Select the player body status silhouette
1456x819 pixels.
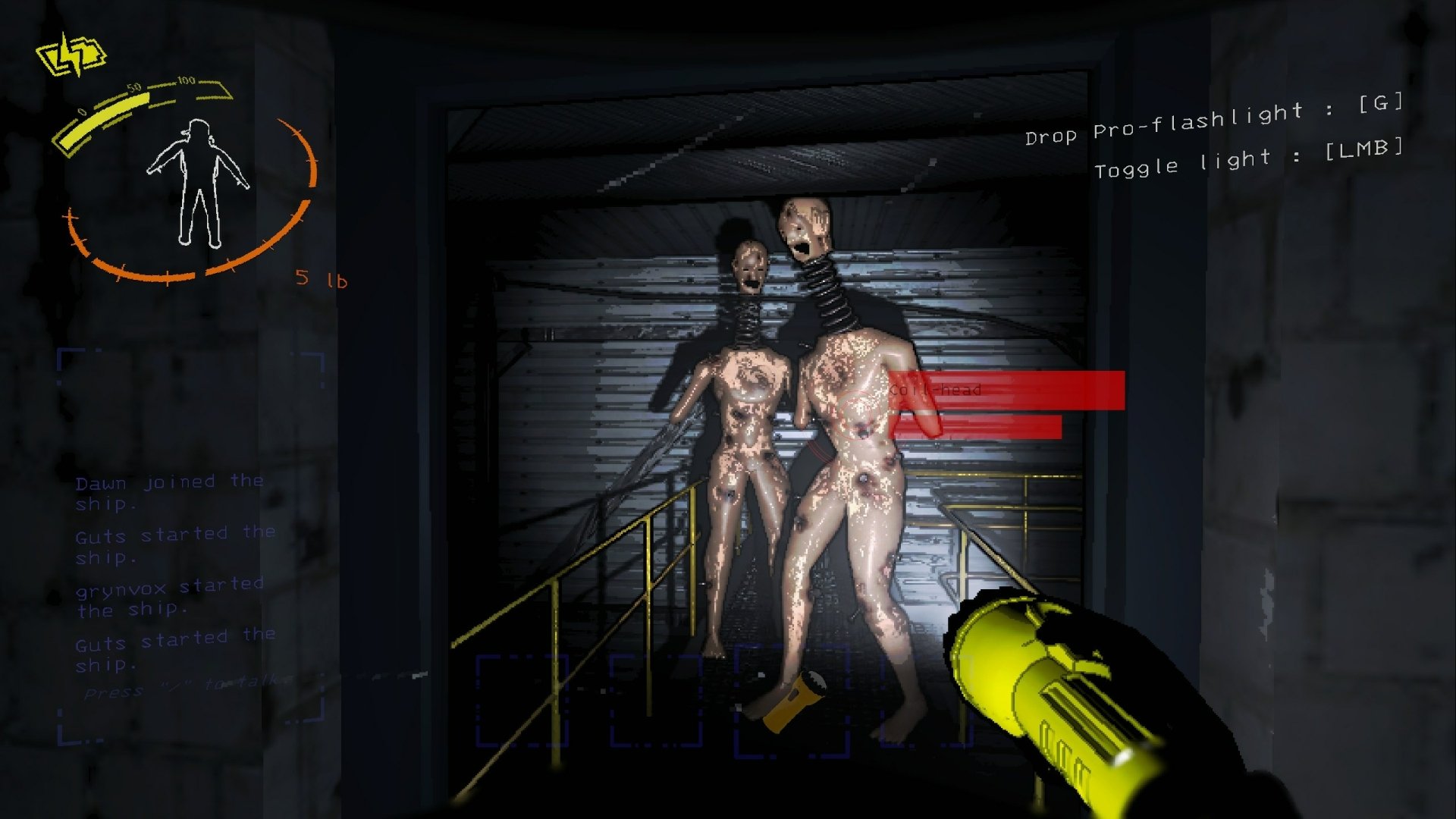197,182
